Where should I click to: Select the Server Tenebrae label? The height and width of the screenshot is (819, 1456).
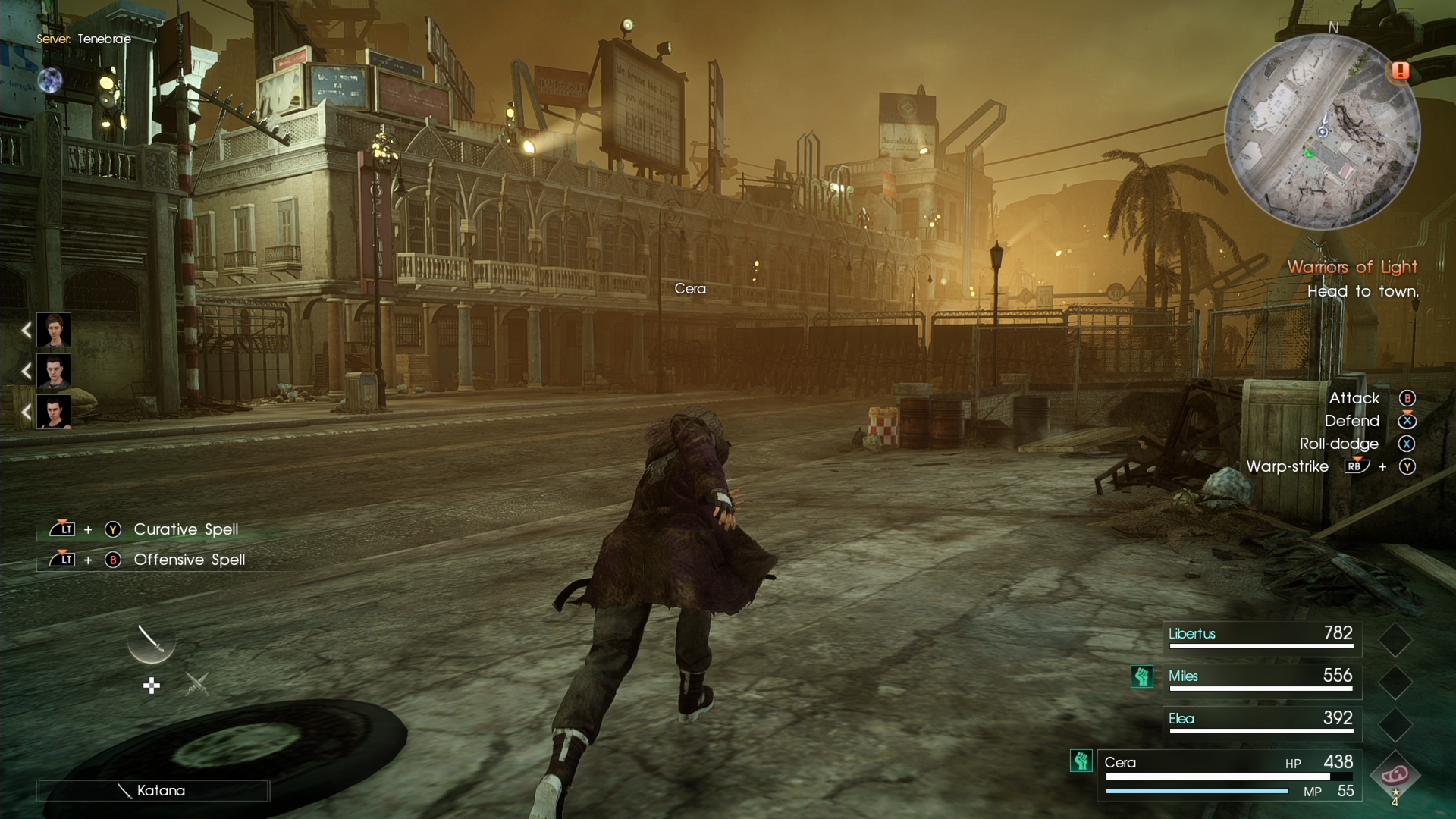pyautogui.click(x=83, y=39)
